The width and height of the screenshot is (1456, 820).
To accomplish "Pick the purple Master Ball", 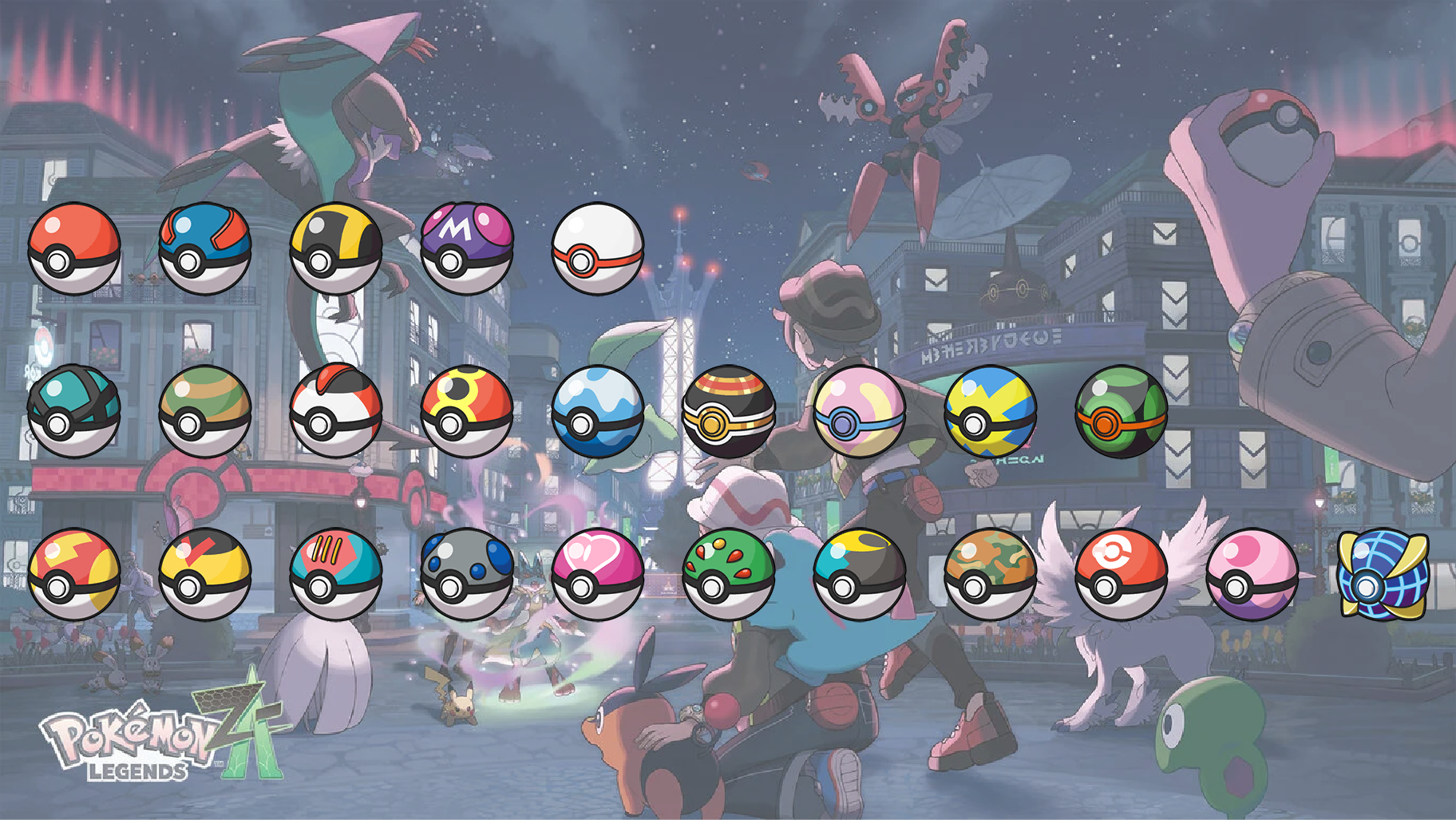I will click(x=467, y=248).
